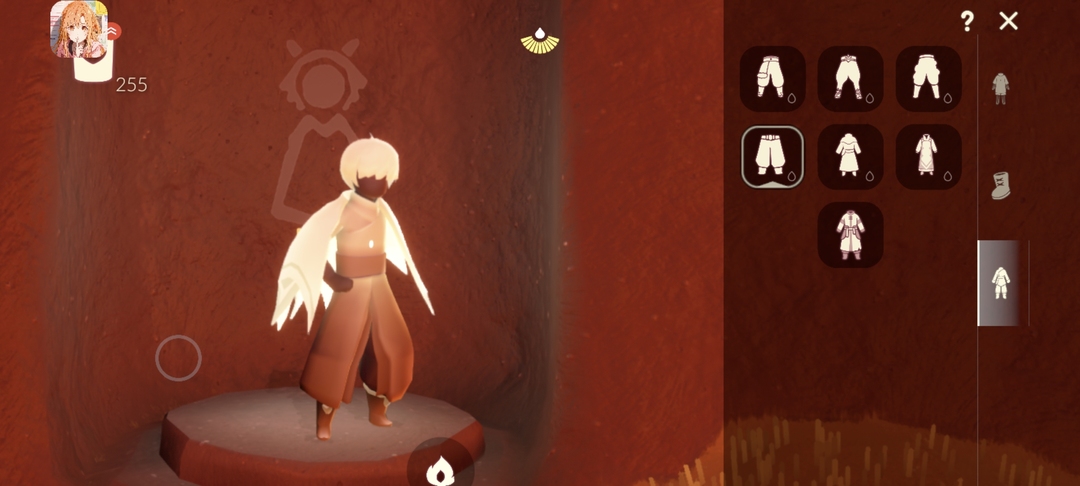Select the pants with side pouch
Viewport: 1080px width, 486px height.
coord(772,78)
